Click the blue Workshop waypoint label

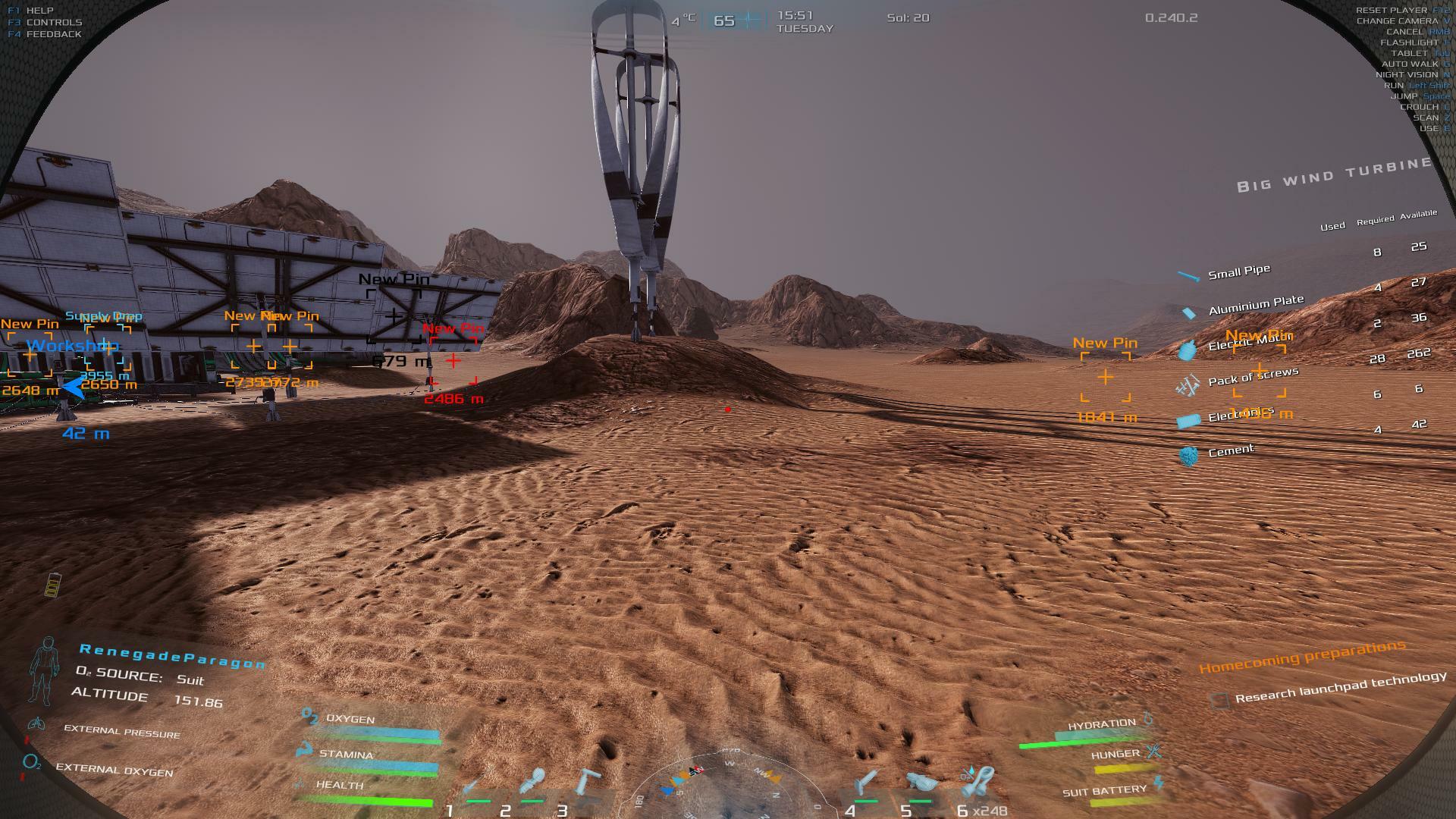72,347
